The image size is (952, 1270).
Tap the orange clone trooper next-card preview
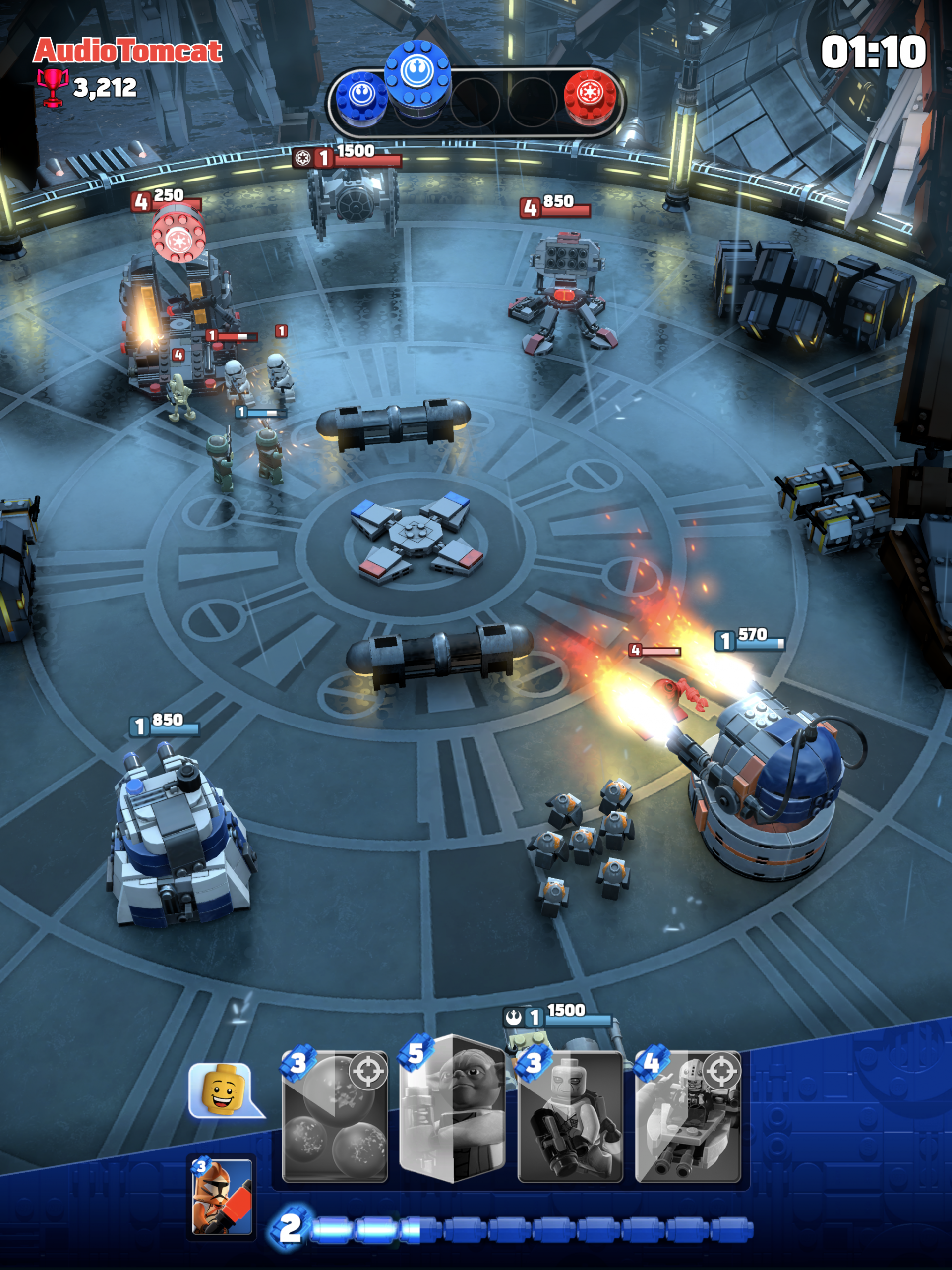pos(222,1197)
